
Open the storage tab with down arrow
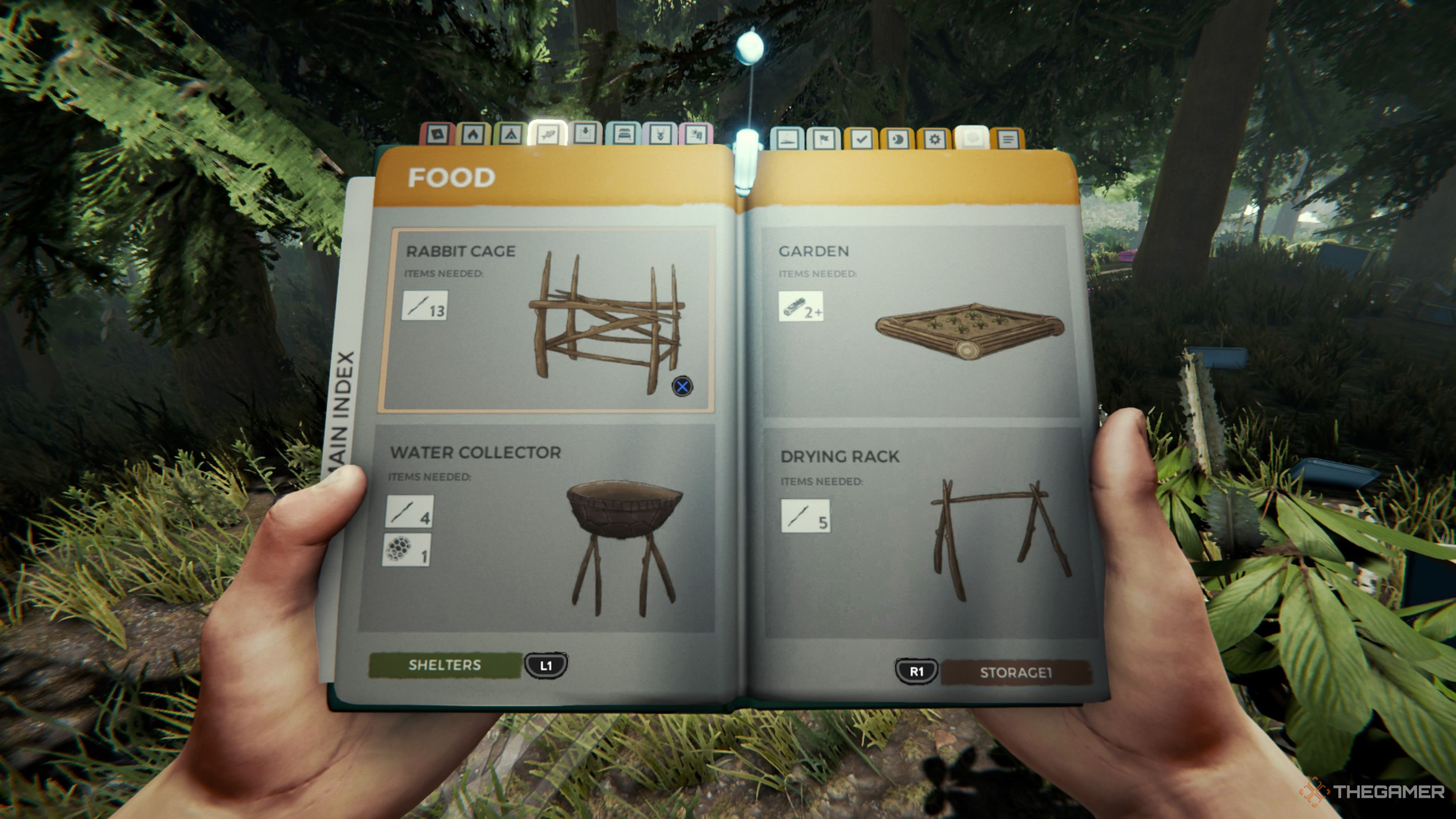pos(585,135)
